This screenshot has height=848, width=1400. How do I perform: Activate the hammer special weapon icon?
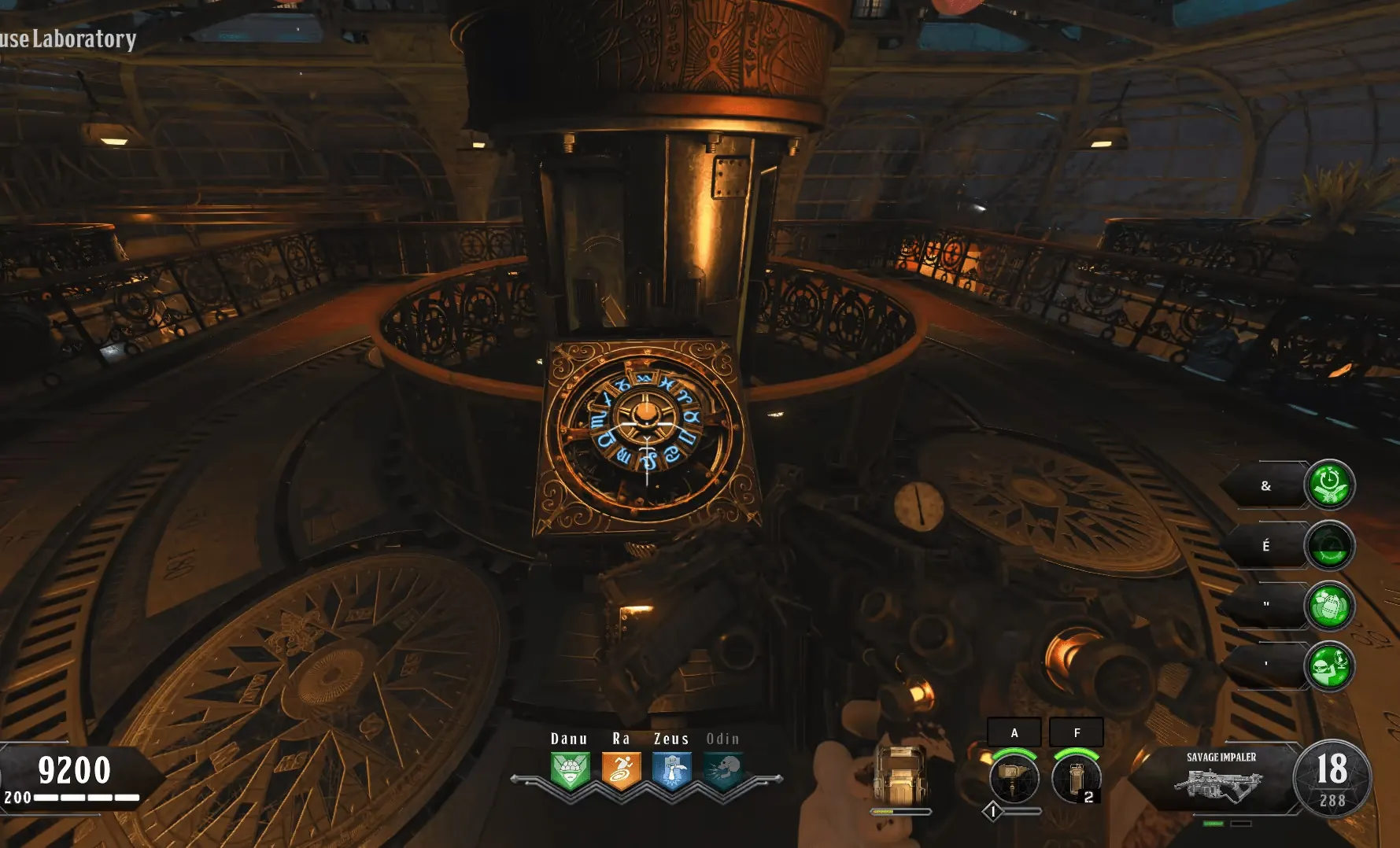pyautogui.click(x=1014, y=777)
